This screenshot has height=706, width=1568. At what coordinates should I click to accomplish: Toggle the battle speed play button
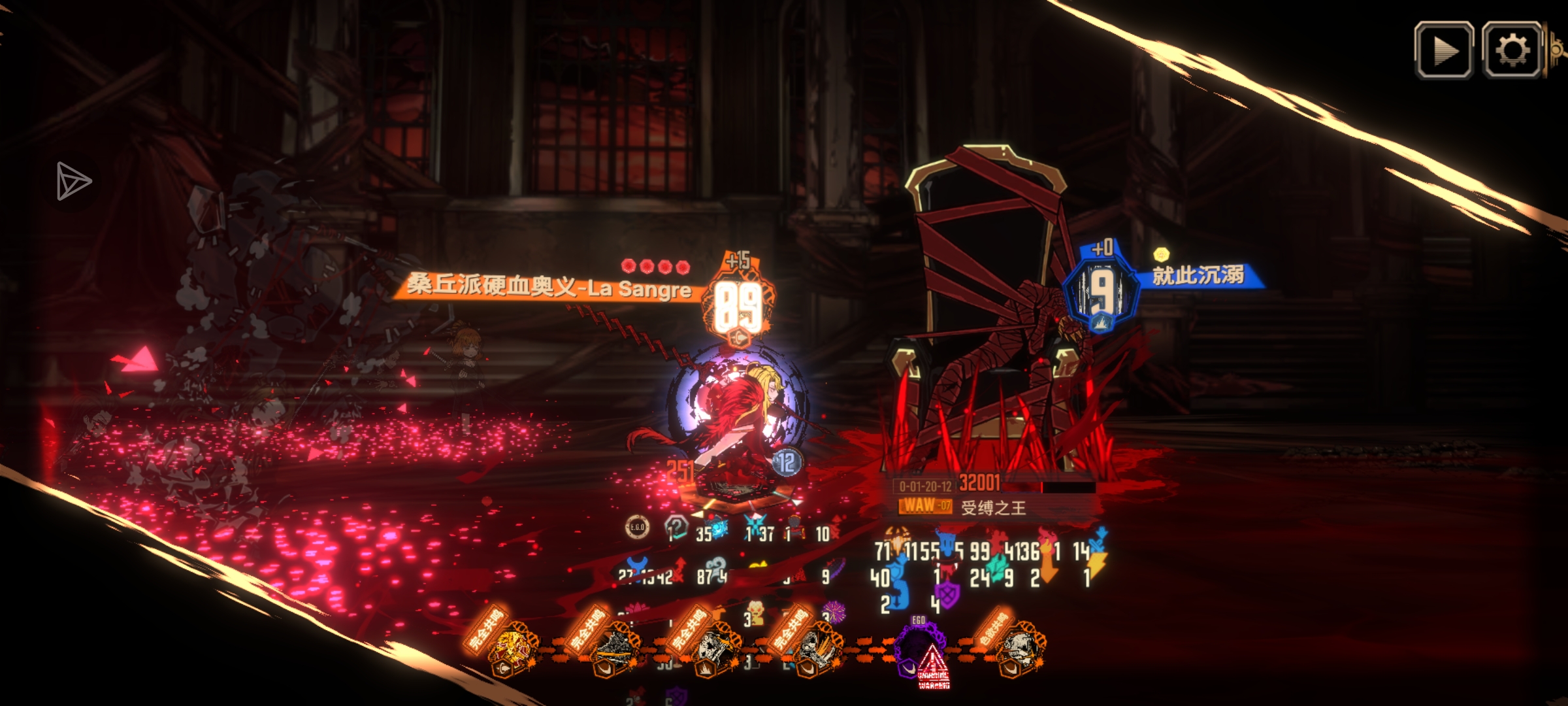point(1443,50)
